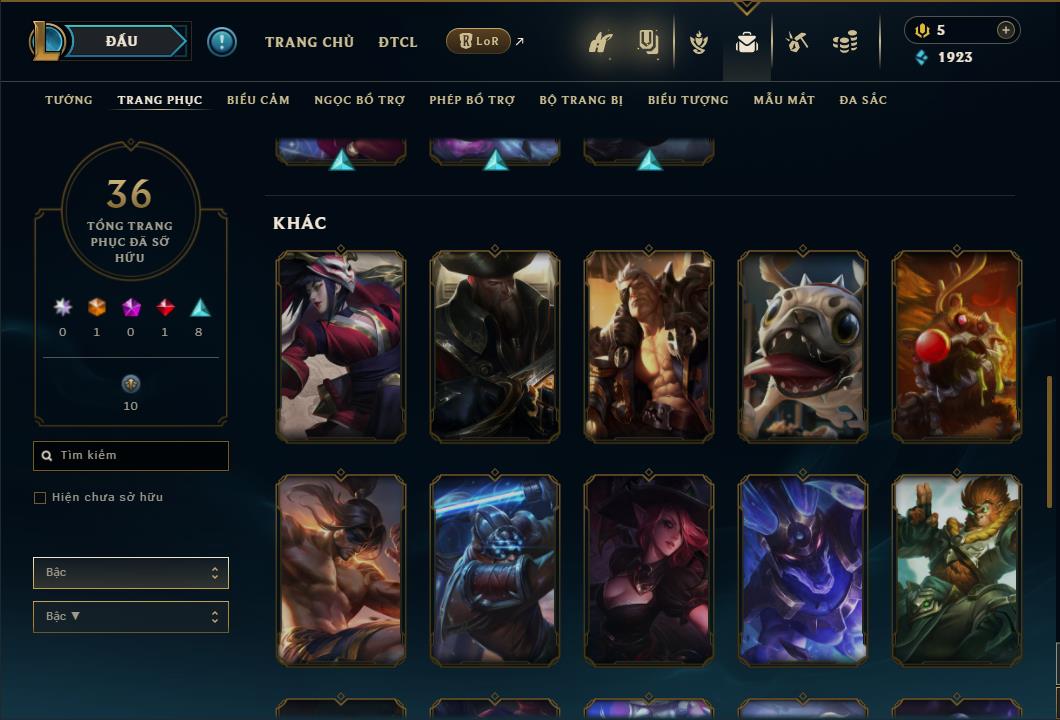Open the exclamation alert icon

pos(222,42)
